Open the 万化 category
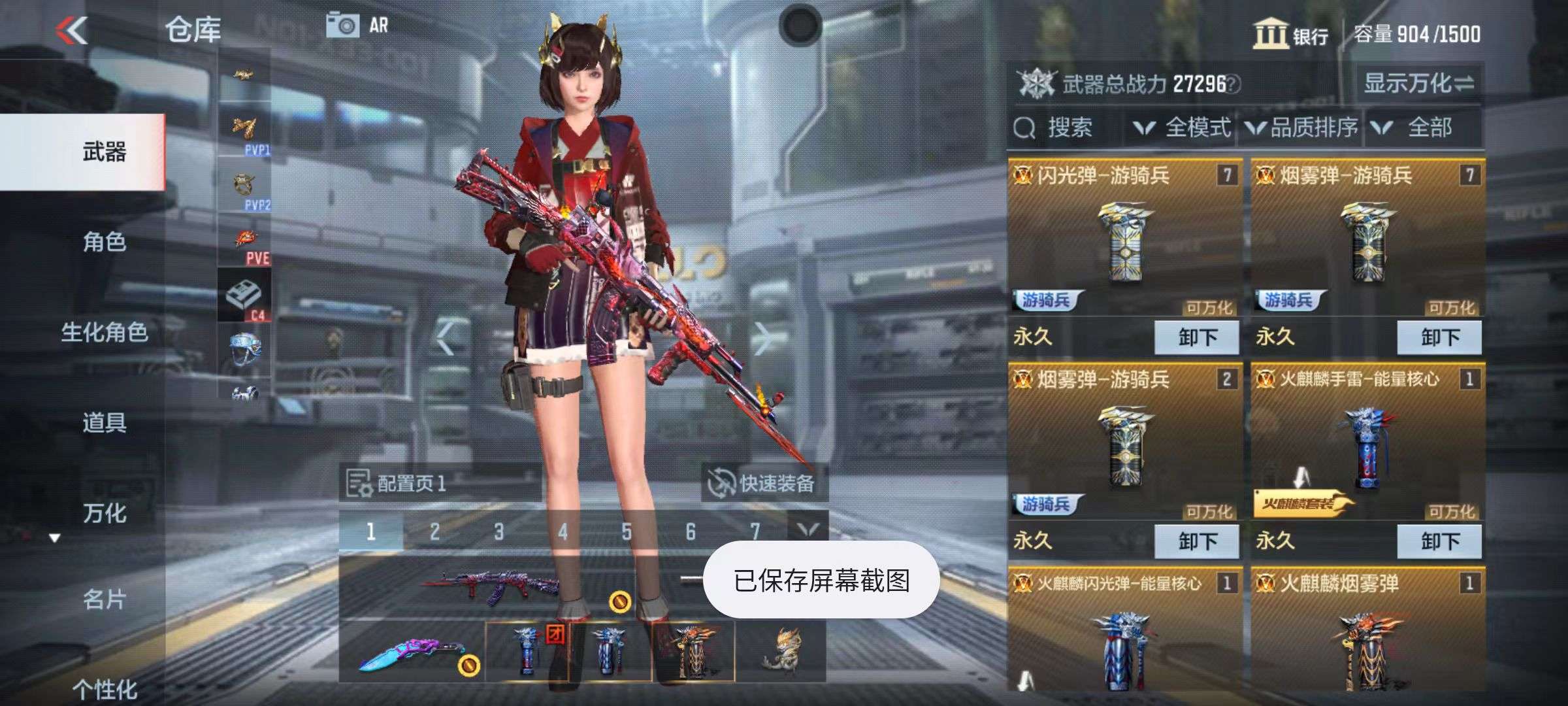This screenshot has width=1568, height=706. click(105, 513)
